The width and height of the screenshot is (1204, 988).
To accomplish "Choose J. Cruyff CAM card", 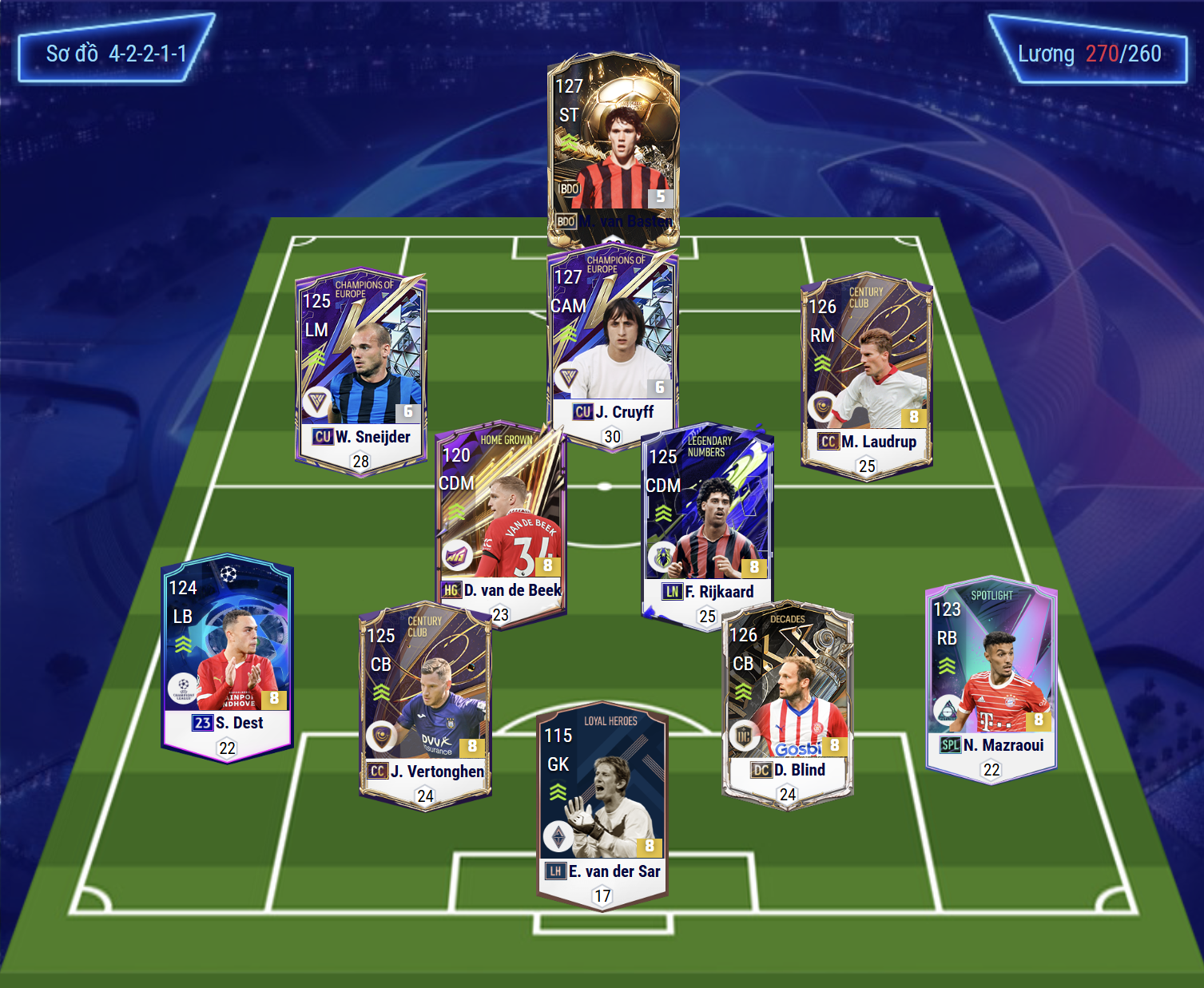I will 613,343.
